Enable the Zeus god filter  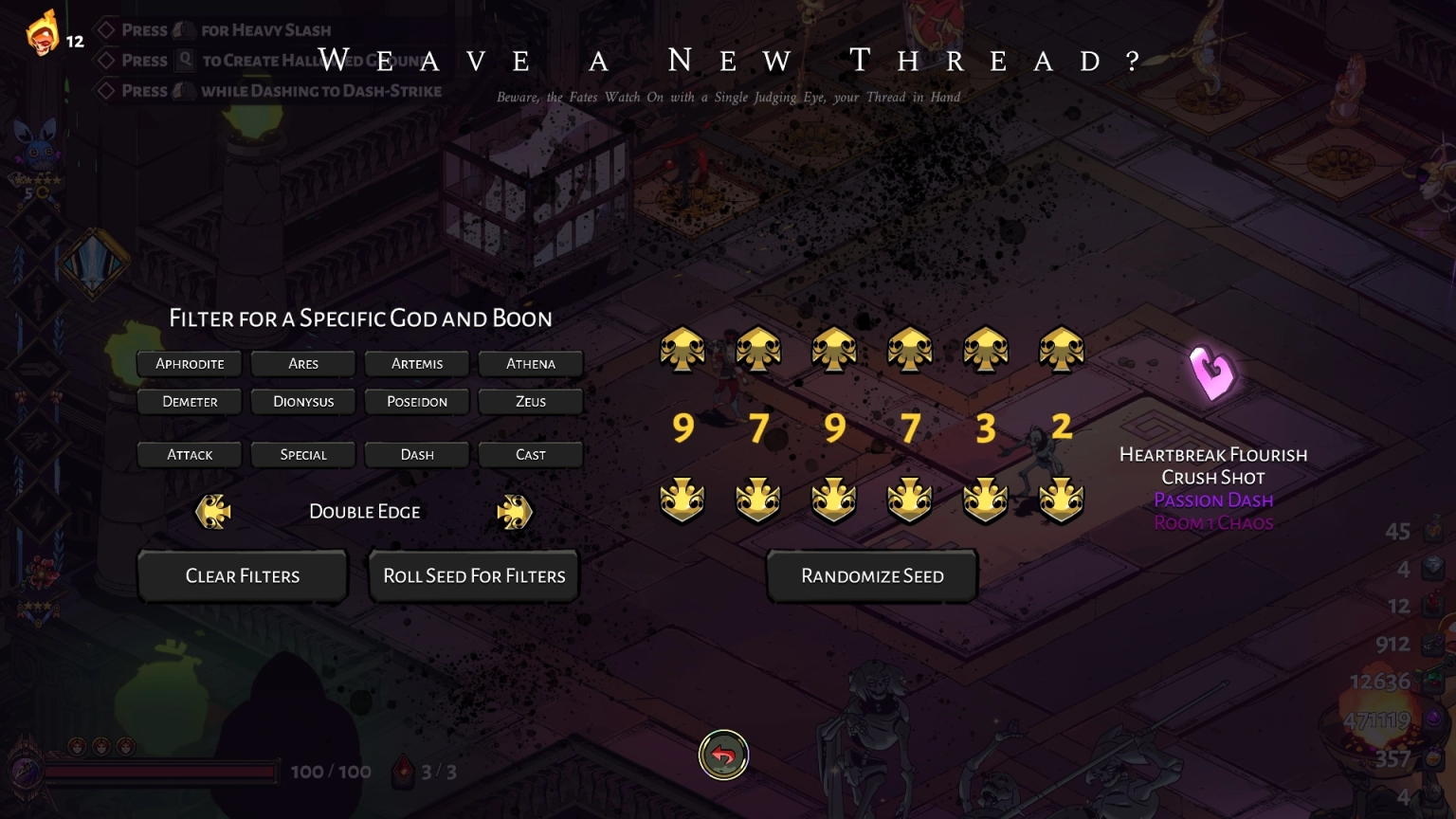[531, 401]
